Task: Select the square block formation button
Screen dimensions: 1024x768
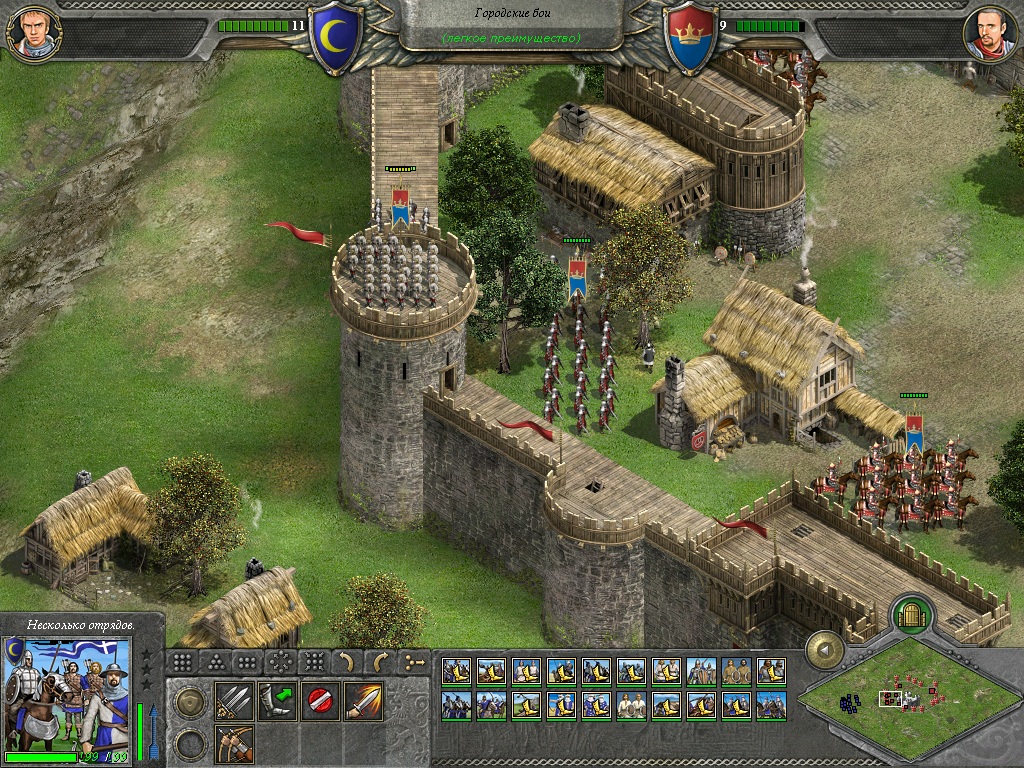Action: click(x=183, y=662)
